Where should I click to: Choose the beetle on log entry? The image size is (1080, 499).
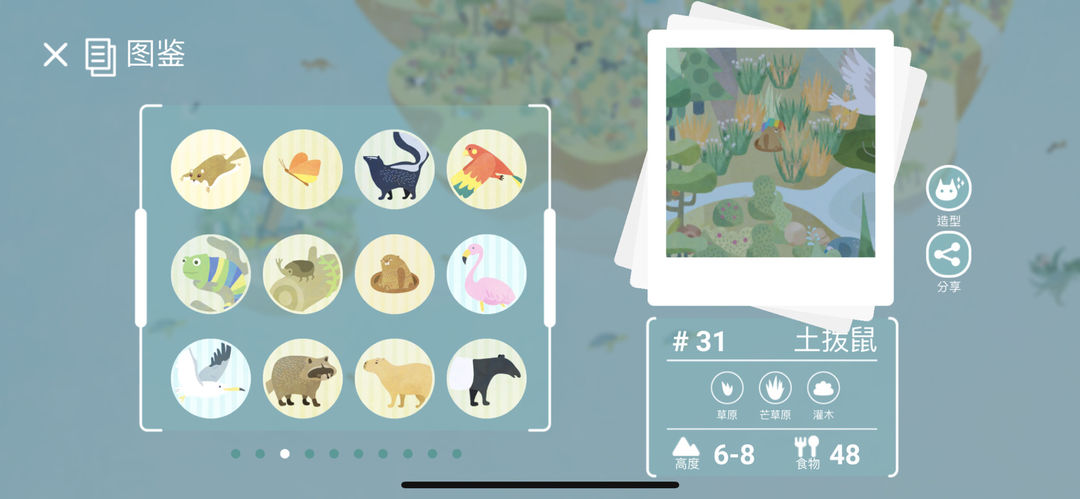(303, 274)
